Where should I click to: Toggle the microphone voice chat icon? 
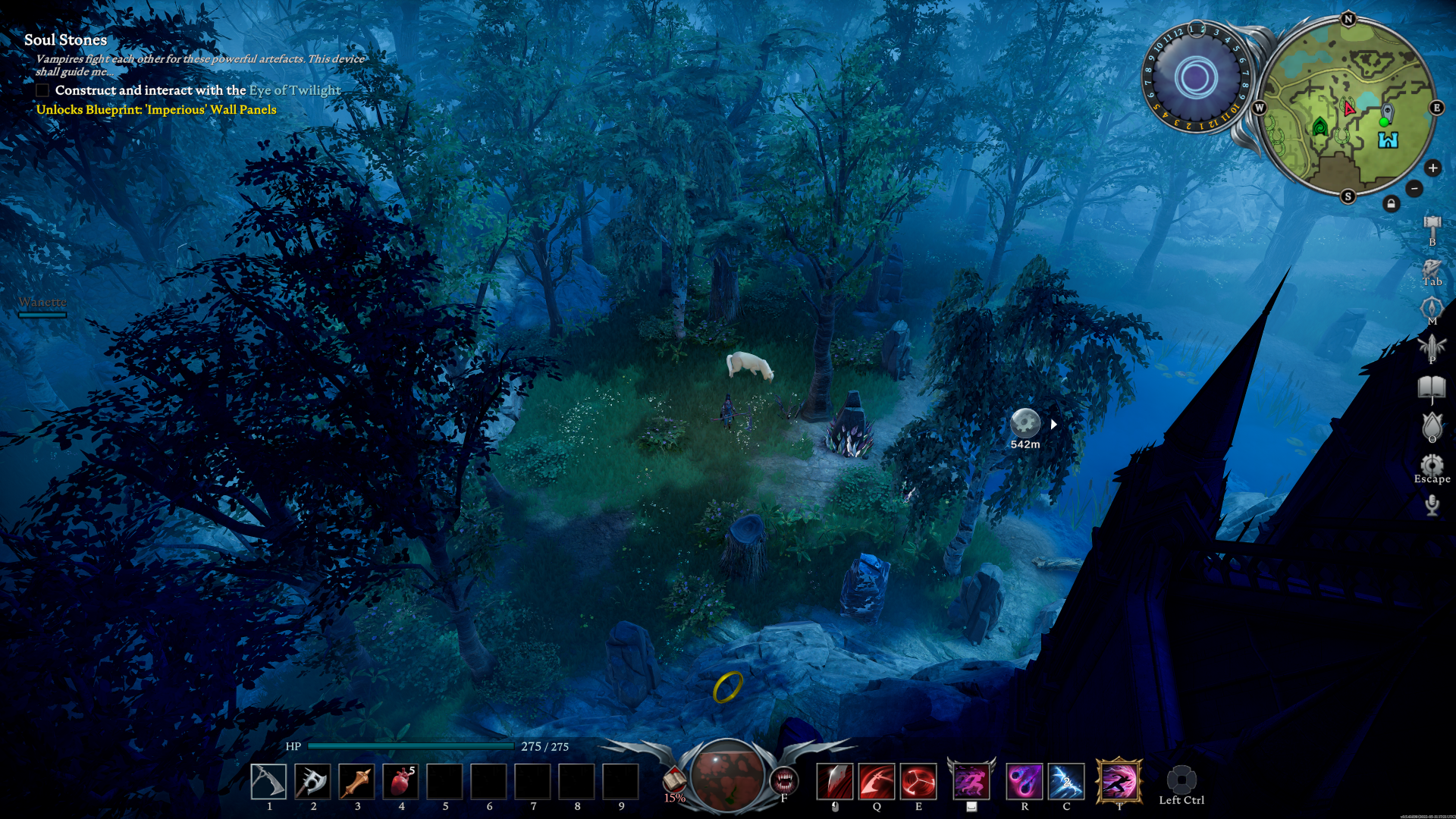[x=1432, y=505]
